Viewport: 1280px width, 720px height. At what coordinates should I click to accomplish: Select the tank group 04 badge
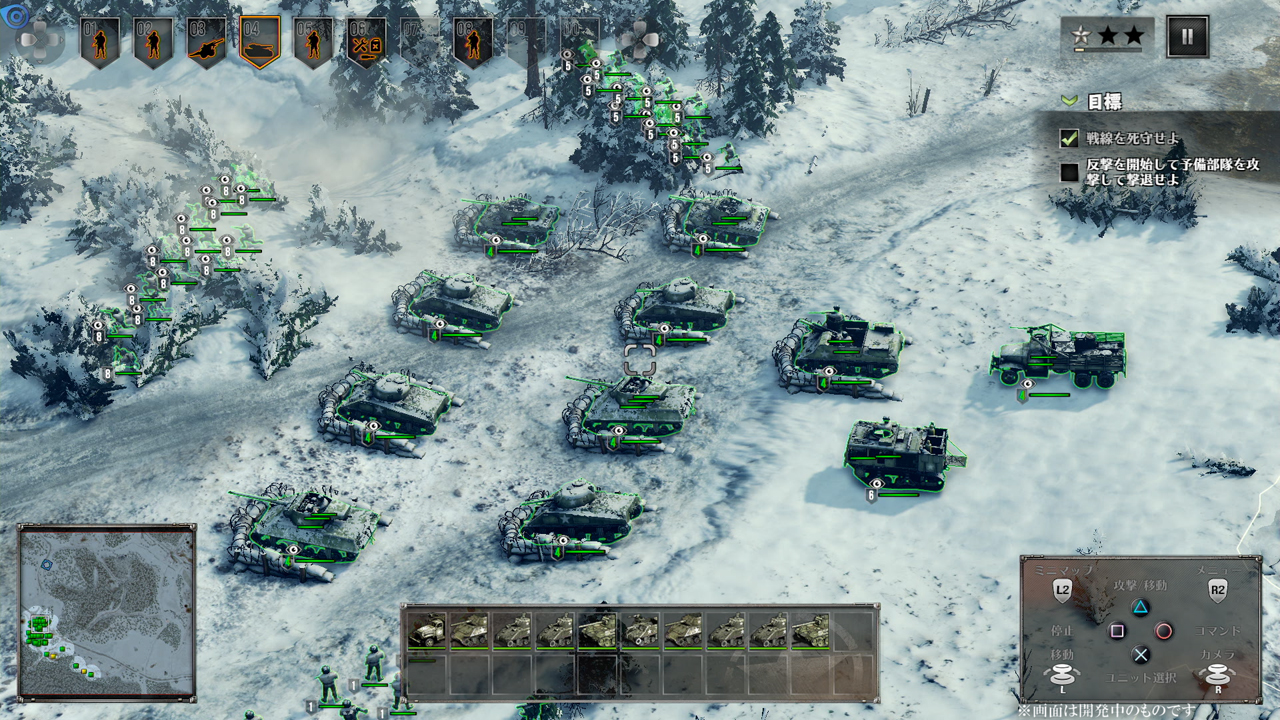click(260, 42)
